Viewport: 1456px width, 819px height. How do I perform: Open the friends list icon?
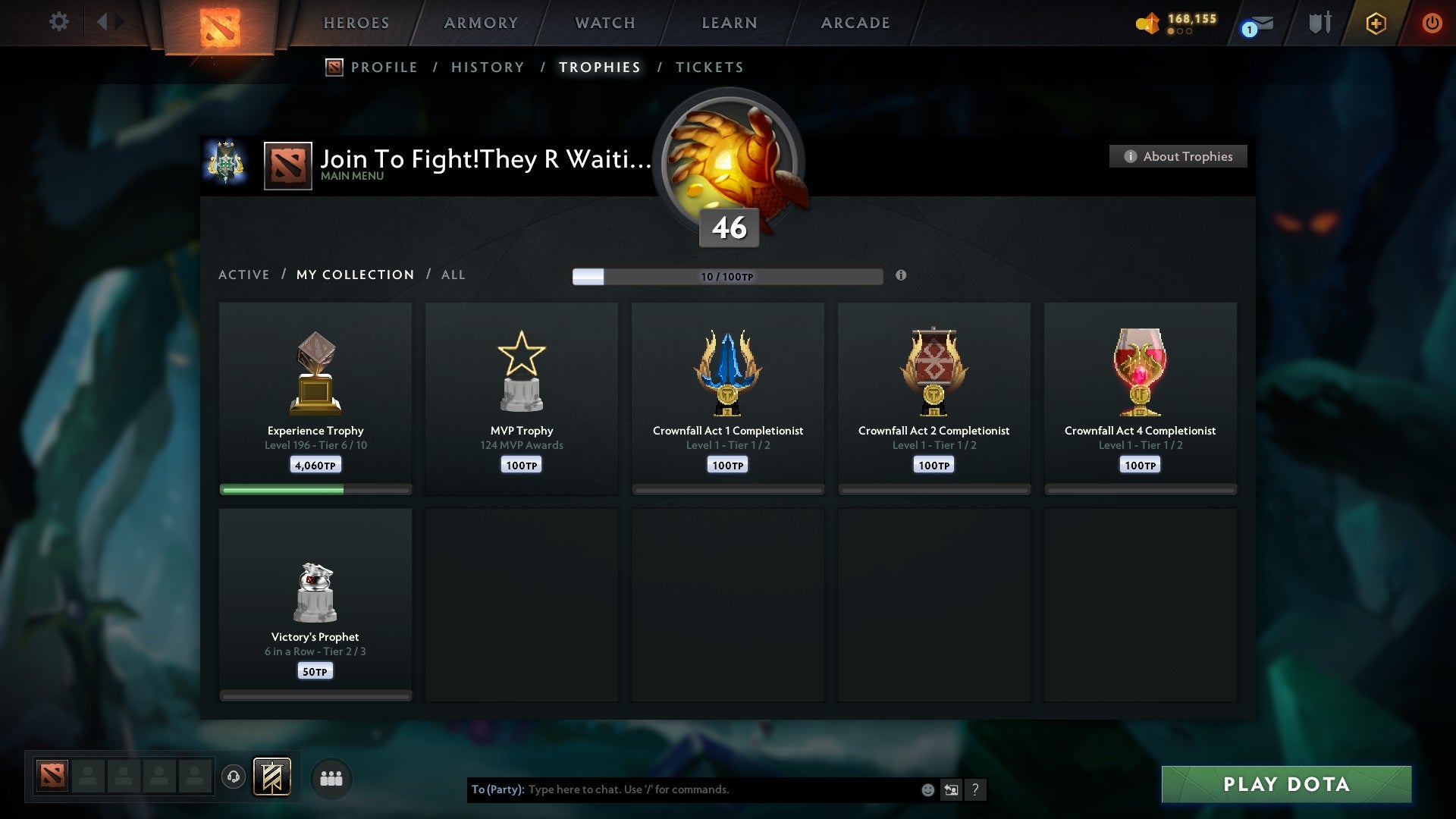[x=331, y=777]
